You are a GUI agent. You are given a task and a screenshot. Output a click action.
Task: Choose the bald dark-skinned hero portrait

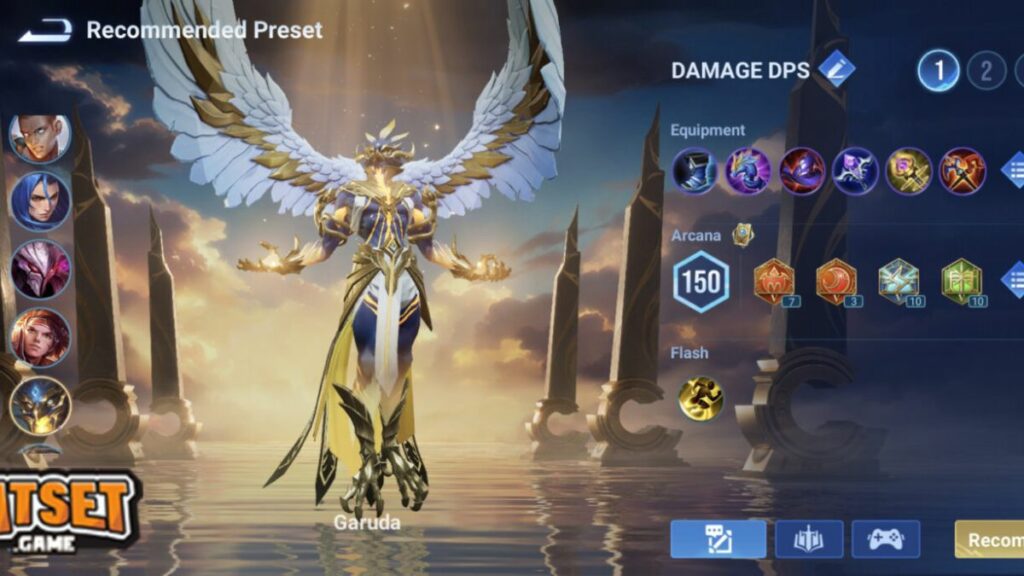pos(40,137)
